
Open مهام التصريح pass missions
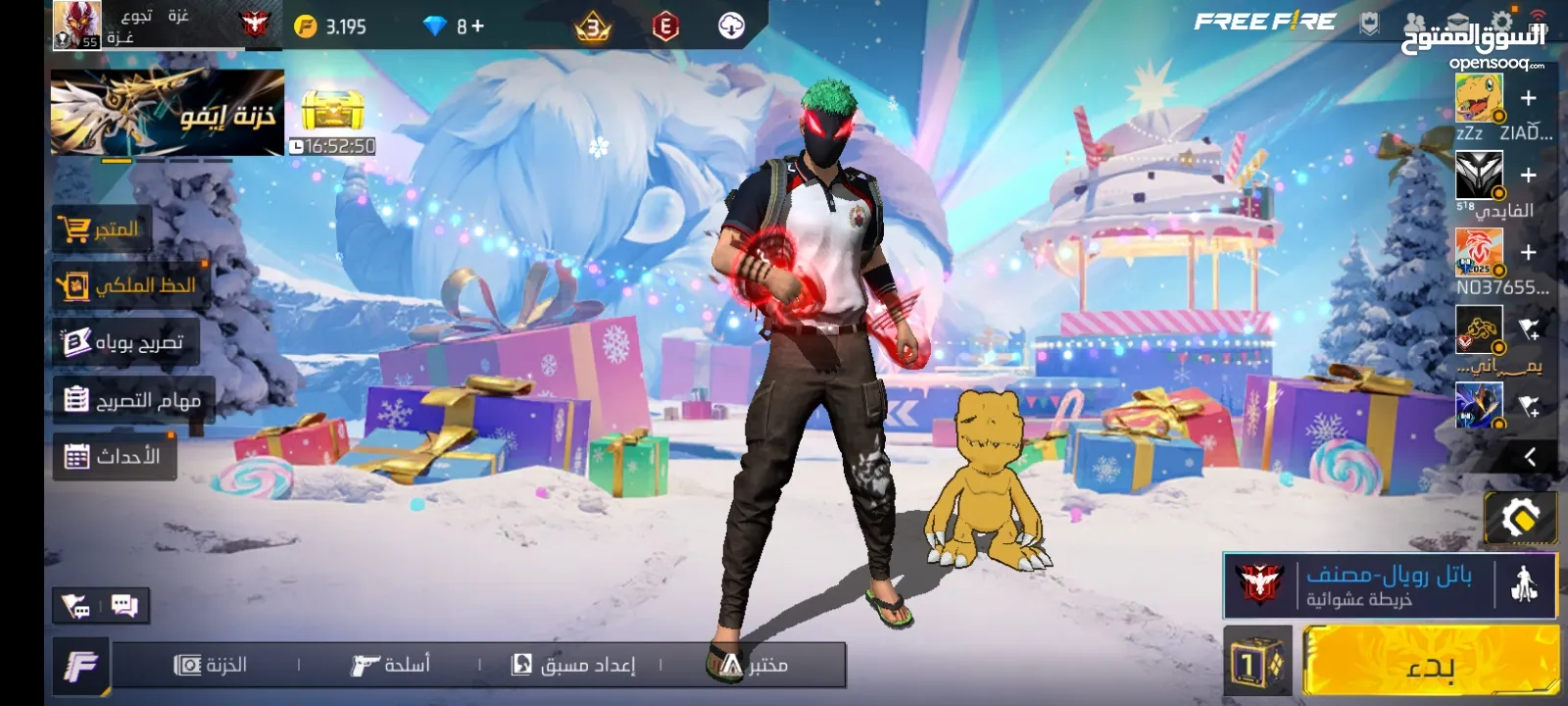132,399
